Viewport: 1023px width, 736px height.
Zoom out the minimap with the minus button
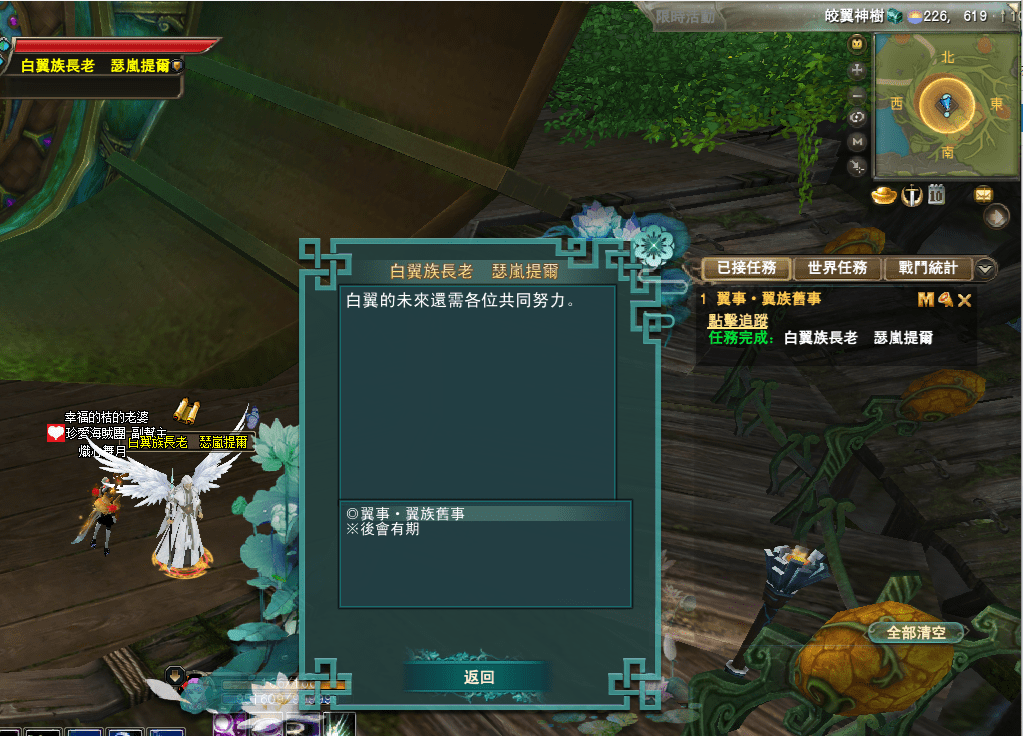click(x=857, y=95)
